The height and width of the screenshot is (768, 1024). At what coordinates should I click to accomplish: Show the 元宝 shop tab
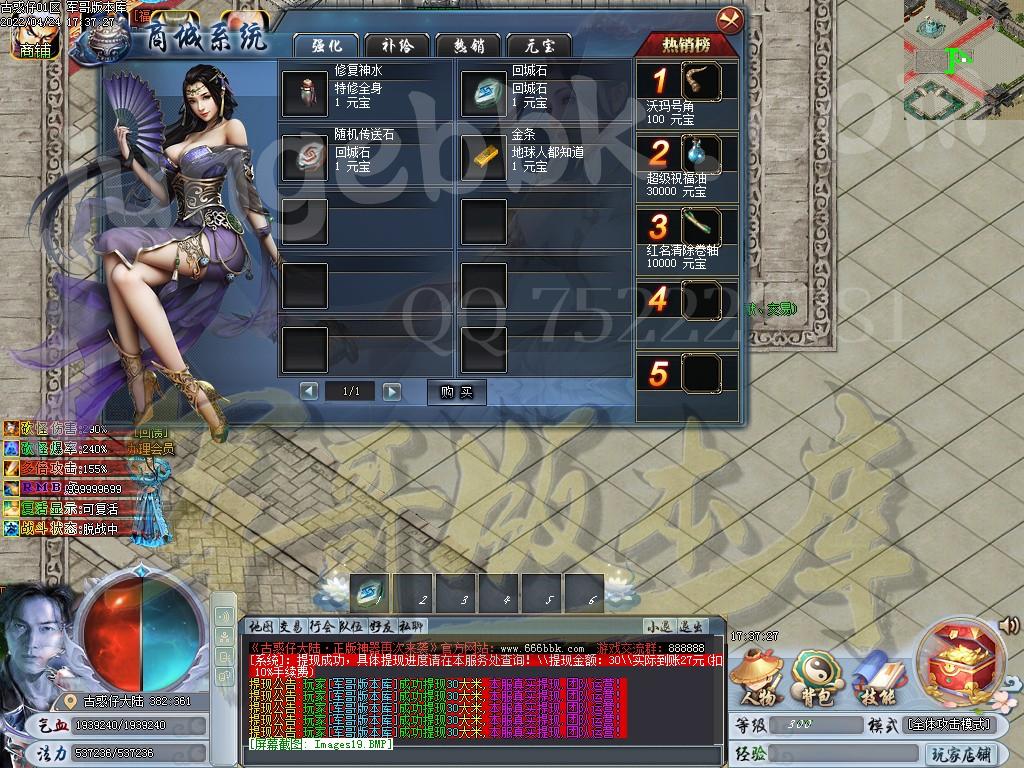point(538,45)
